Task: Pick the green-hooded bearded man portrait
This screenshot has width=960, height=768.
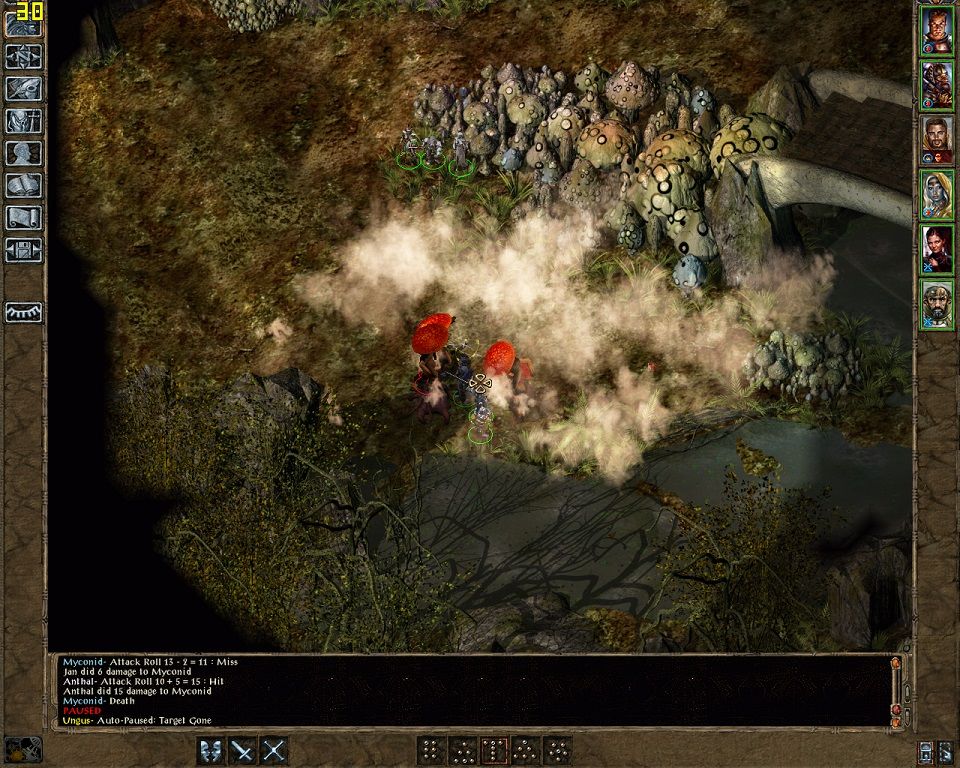Action: pyautogui.click(x=937, y=304)
